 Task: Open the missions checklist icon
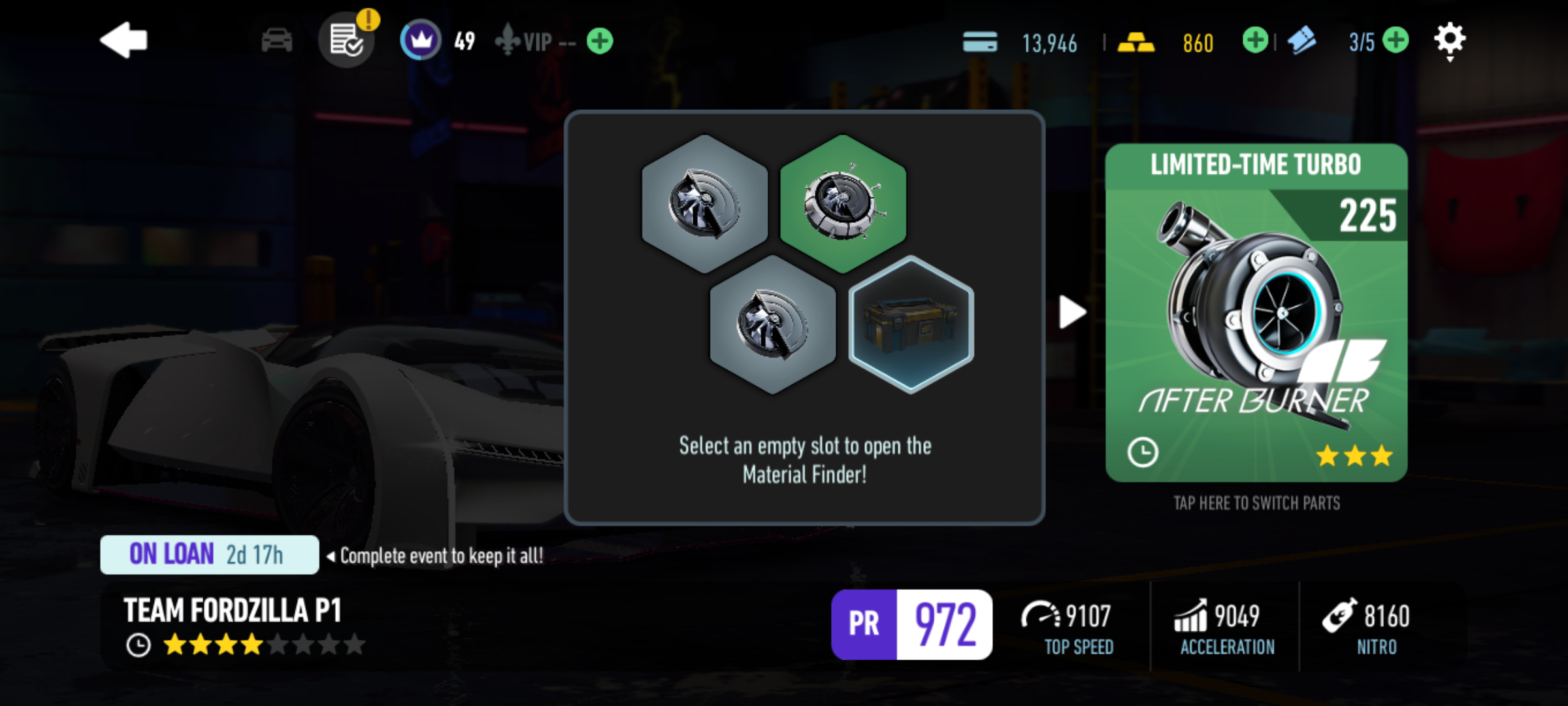[346, 41]
